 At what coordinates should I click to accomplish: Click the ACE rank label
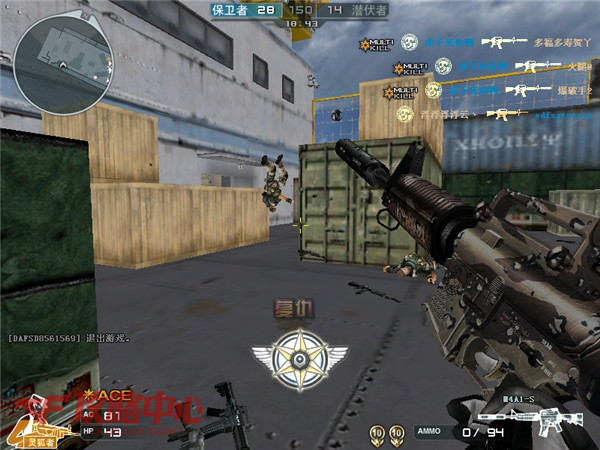coord(107,397)
